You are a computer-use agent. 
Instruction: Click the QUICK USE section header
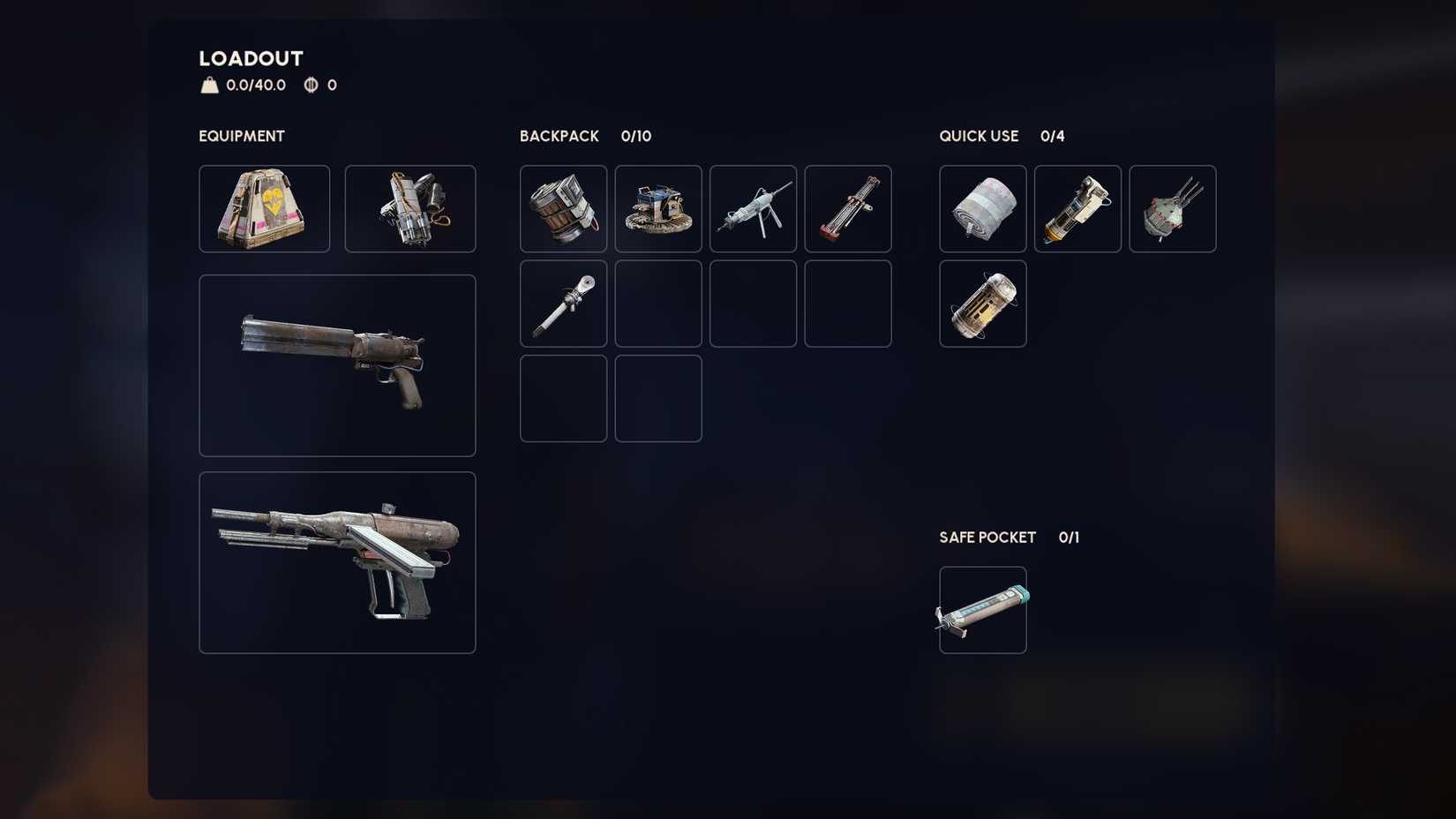[979, 136]
